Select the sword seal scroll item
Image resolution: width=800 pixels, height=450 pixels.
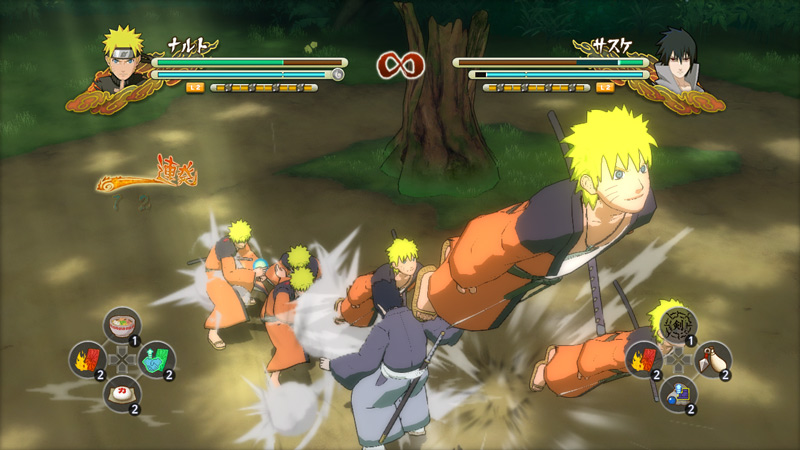point(678,326)
